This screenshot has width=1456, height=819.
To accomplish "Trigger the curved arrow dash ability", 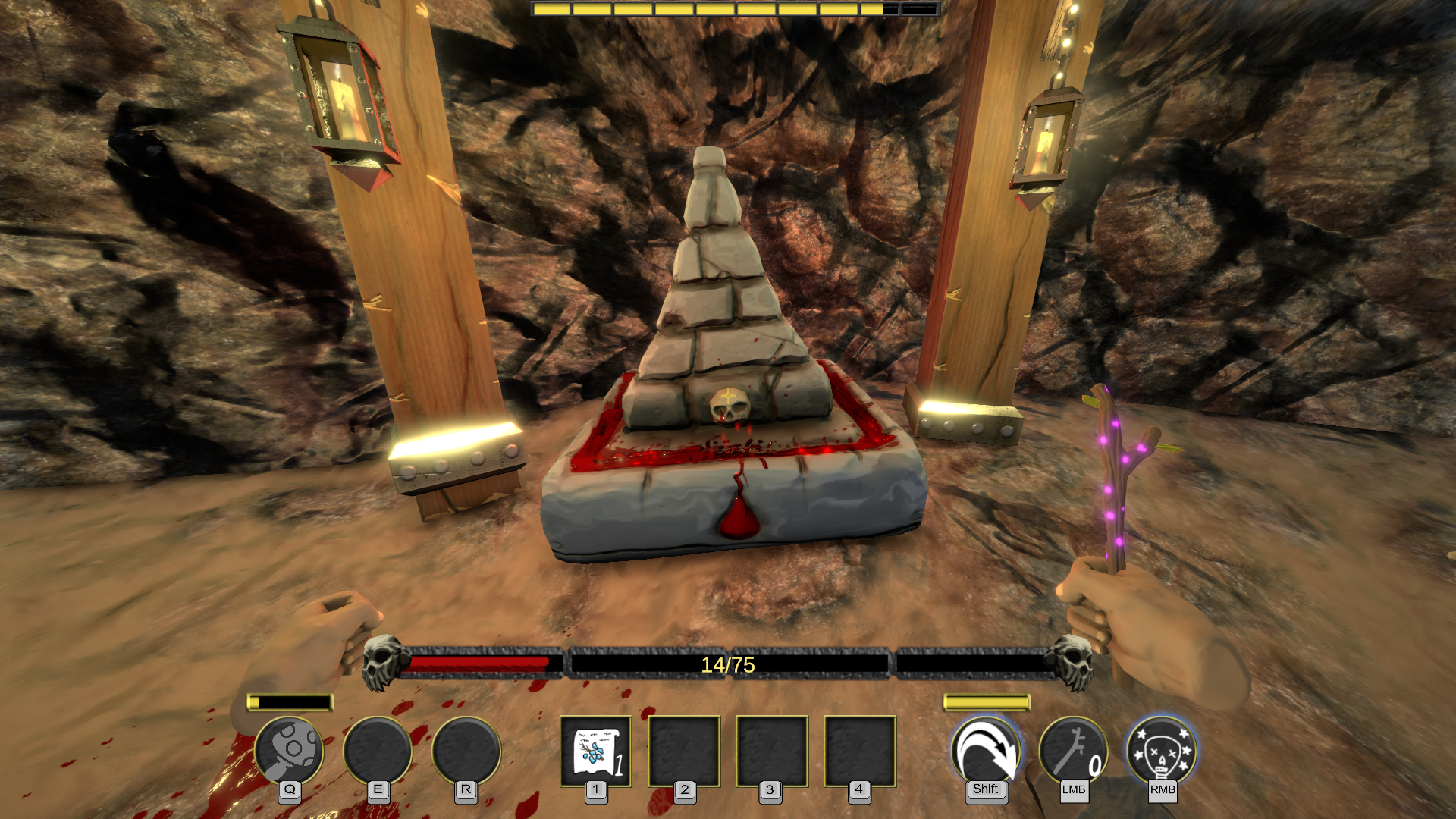I will point(985,751).
